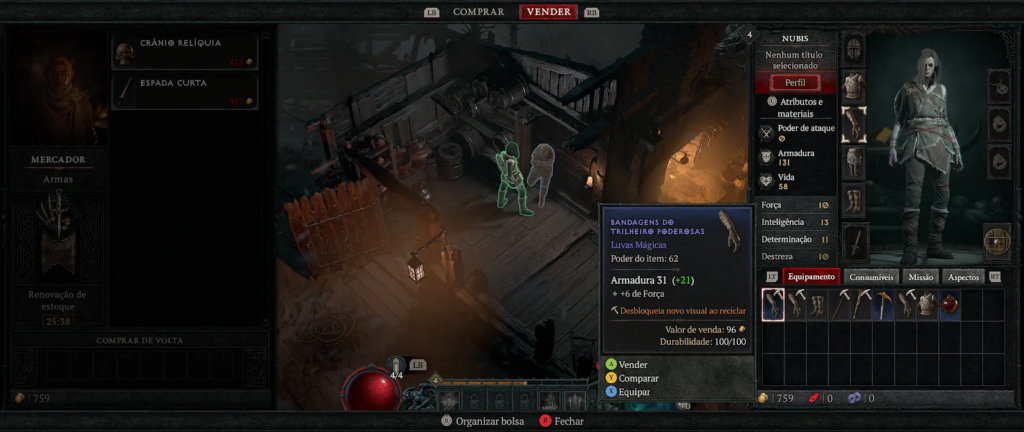
Task: Click the helmet equipment slot
Action: point(854,48)
